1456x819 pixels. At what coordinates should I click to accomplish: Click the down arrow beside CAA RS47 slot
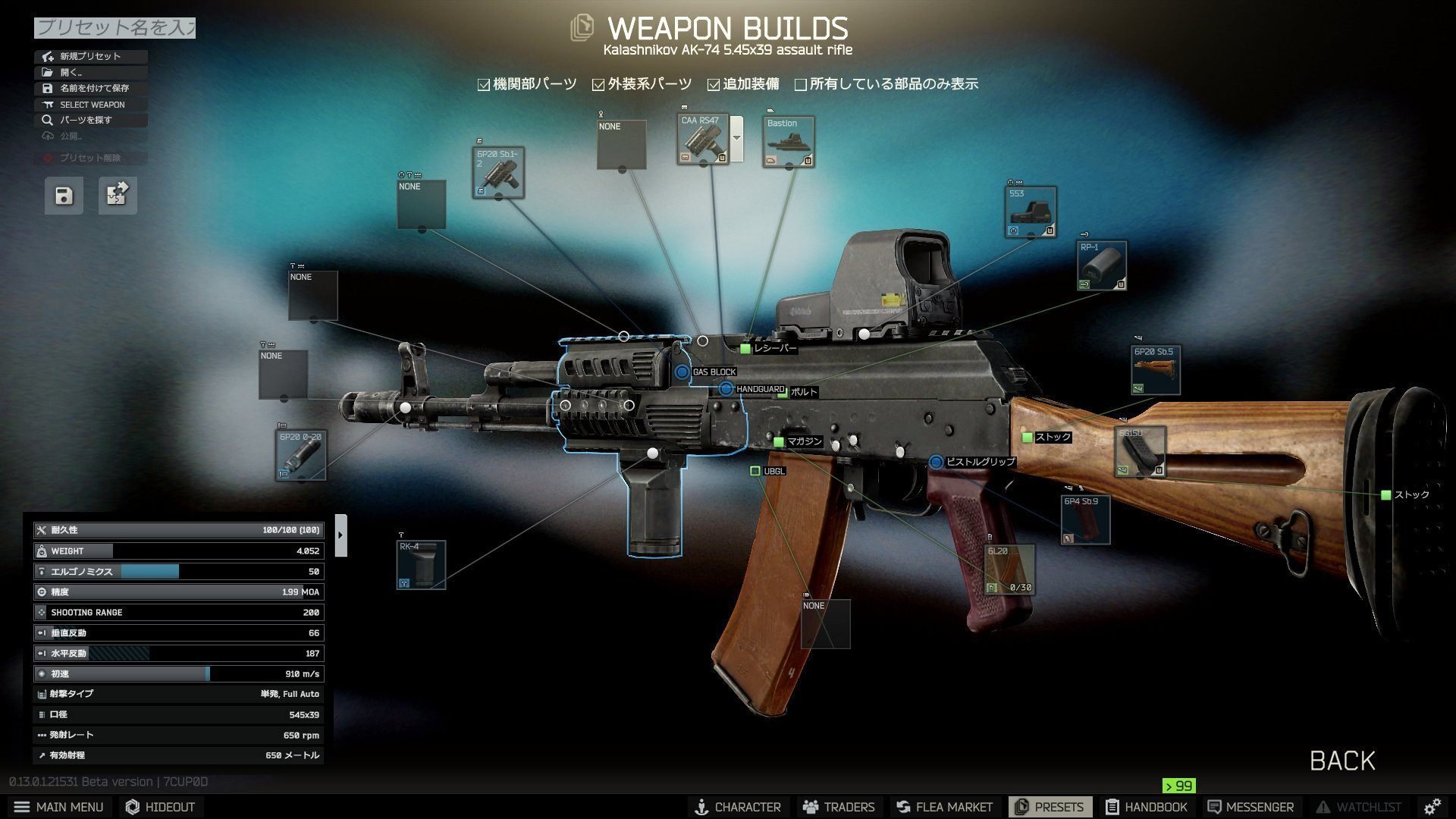pos(736,138)
